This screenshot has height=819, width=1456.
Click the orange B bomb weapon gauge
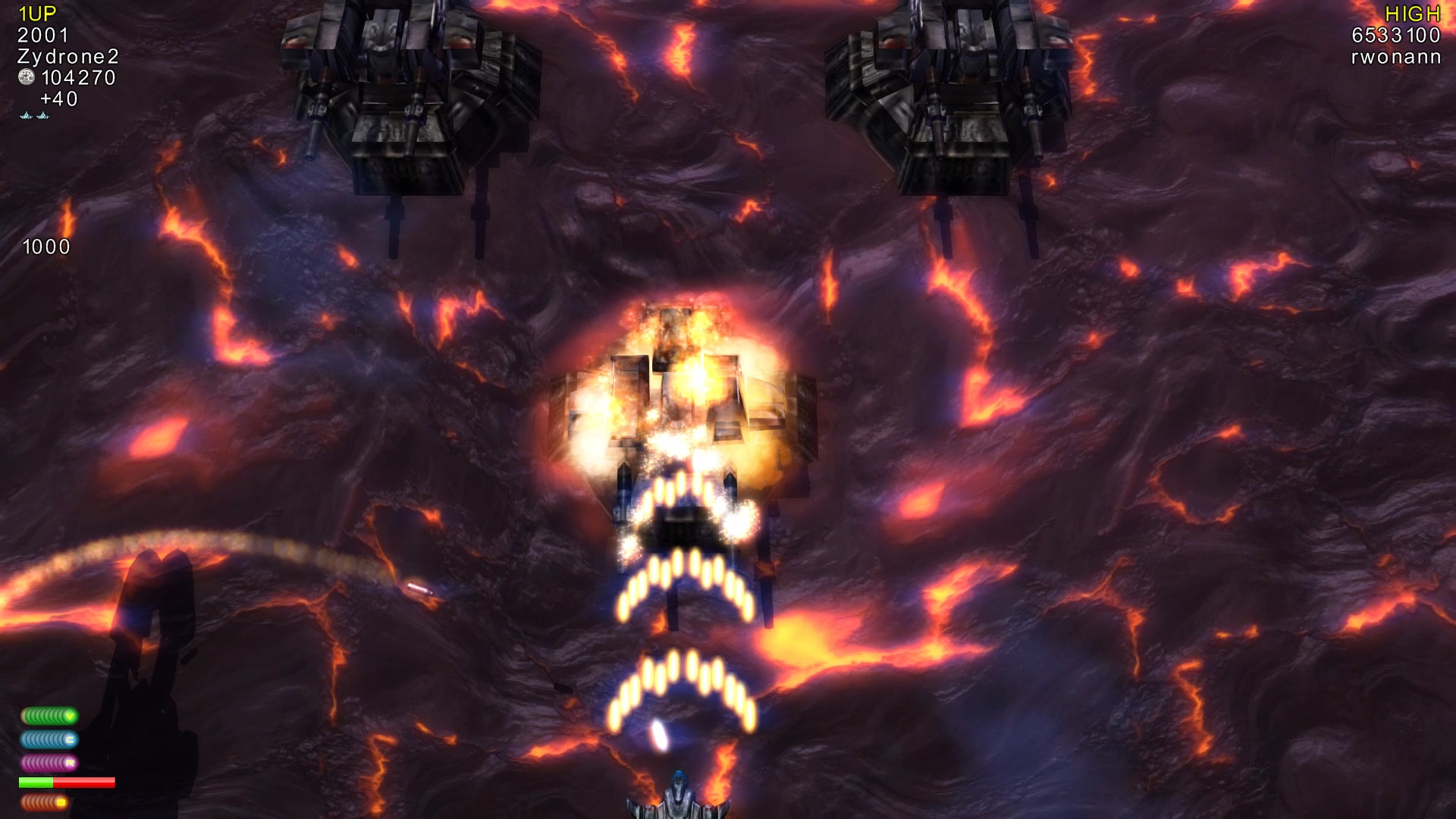[43, 802]
